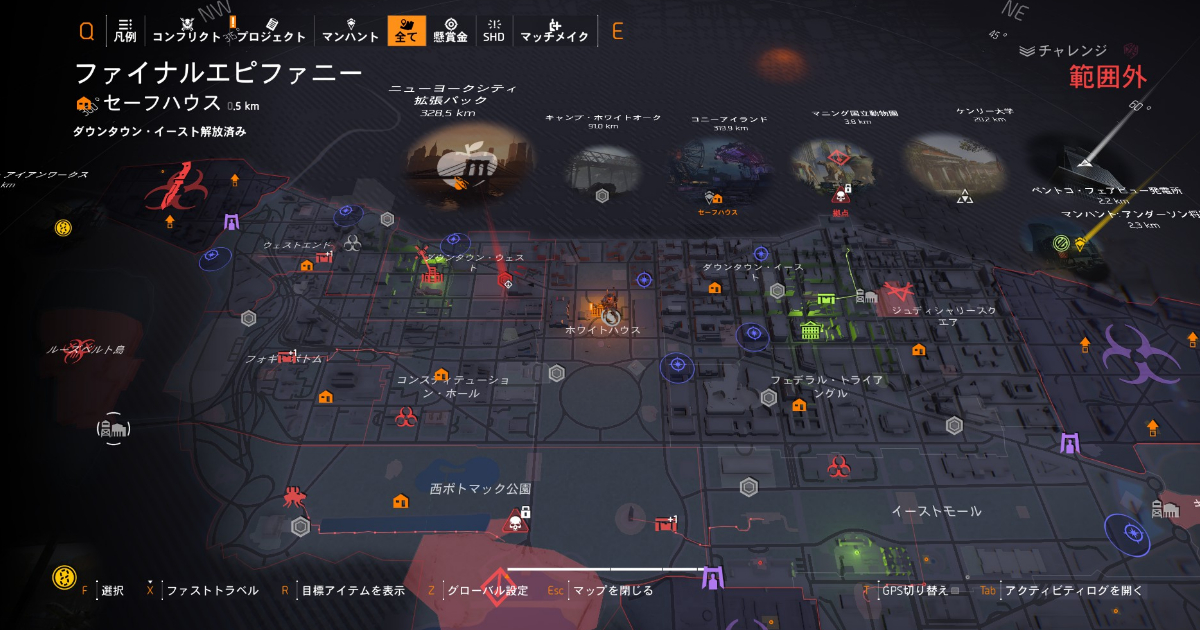Open the 凡例 legend tab
This screenshot has width=1200, height=630.
click(x=125, y=30)
